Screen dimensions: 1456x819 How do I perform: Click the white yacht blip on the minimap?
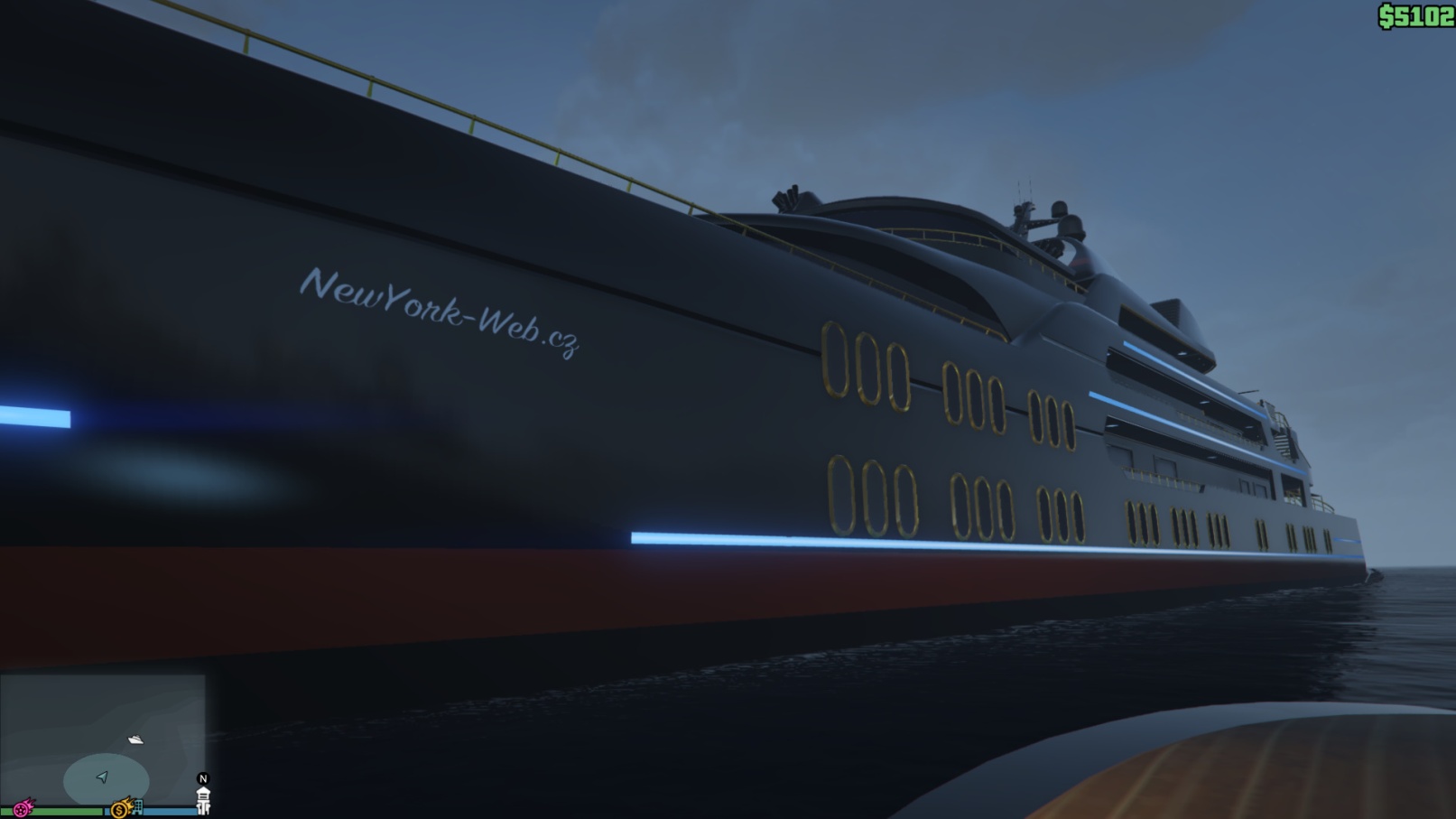(135, 740)
